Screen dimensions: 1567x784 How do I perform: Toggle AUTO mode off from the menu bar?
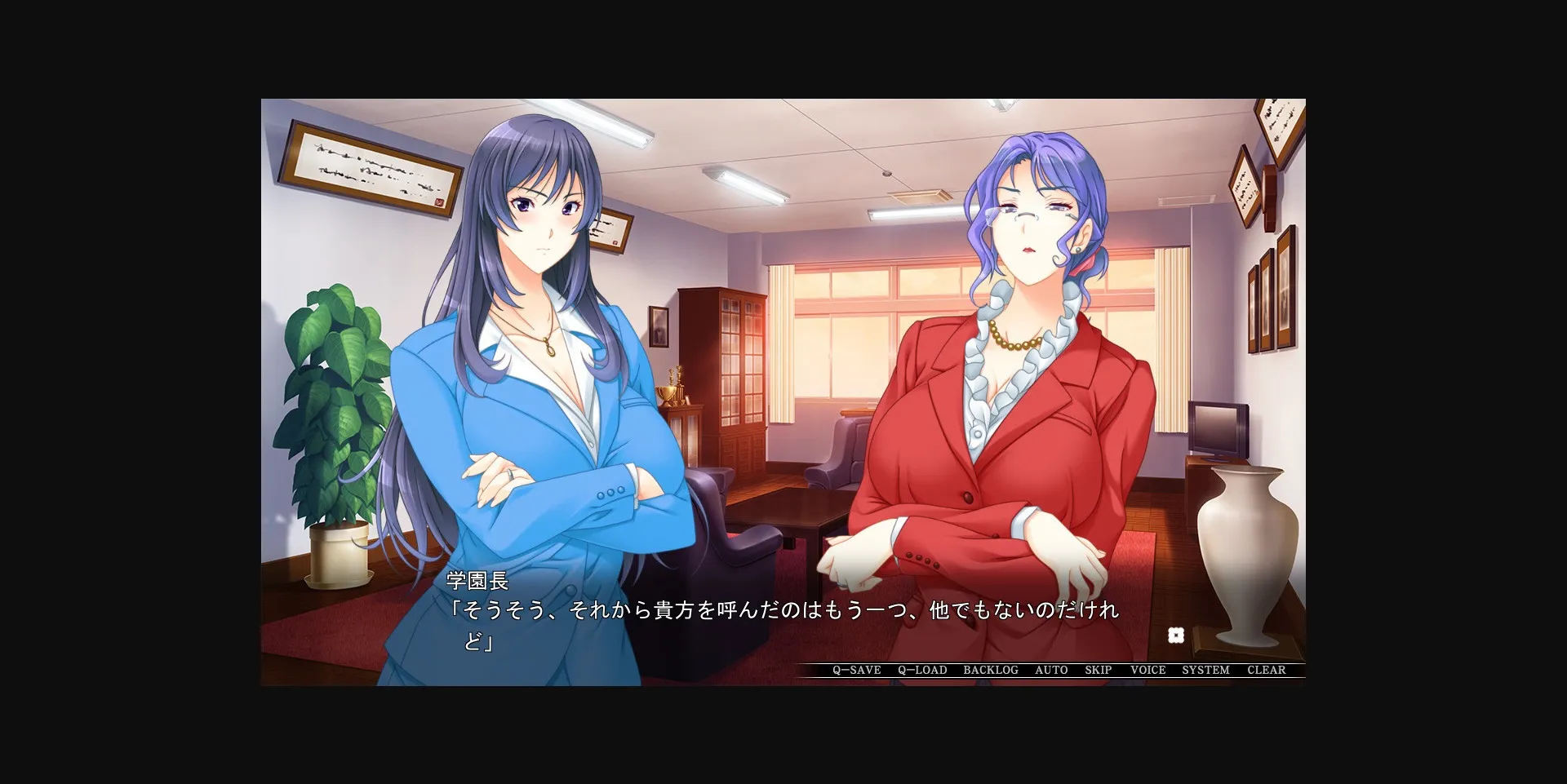click(1050, 670)
